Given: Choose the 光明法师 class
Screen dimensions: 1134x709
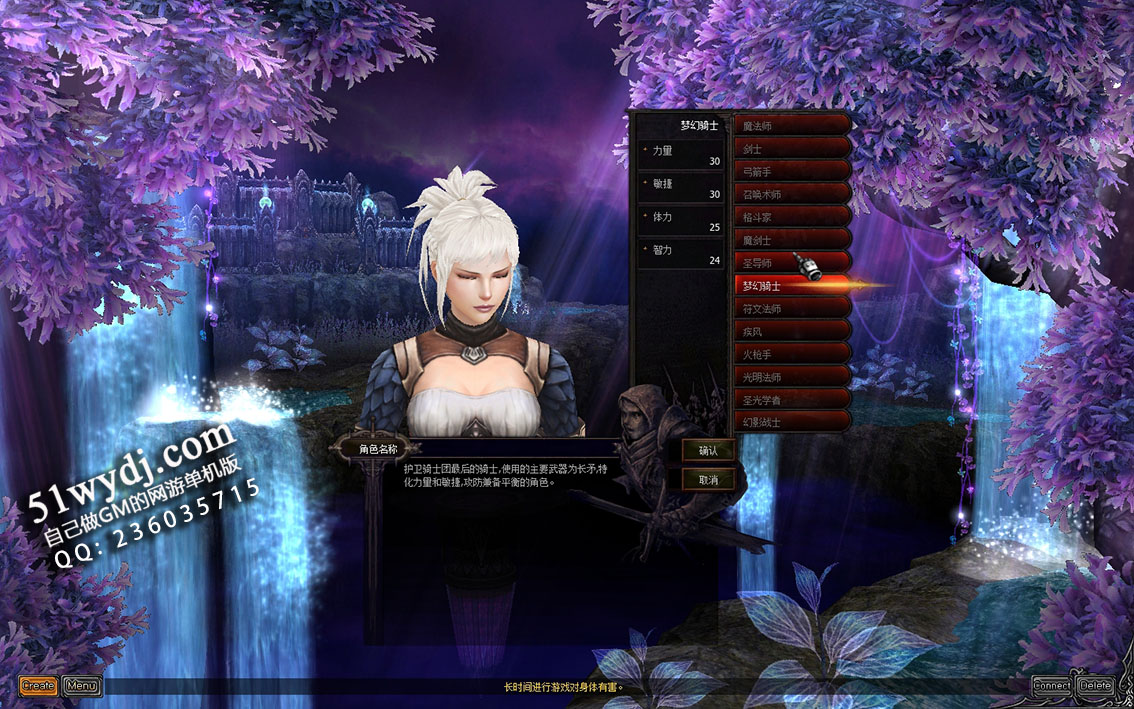Looking at the screenshot, I should pos(793,377).
